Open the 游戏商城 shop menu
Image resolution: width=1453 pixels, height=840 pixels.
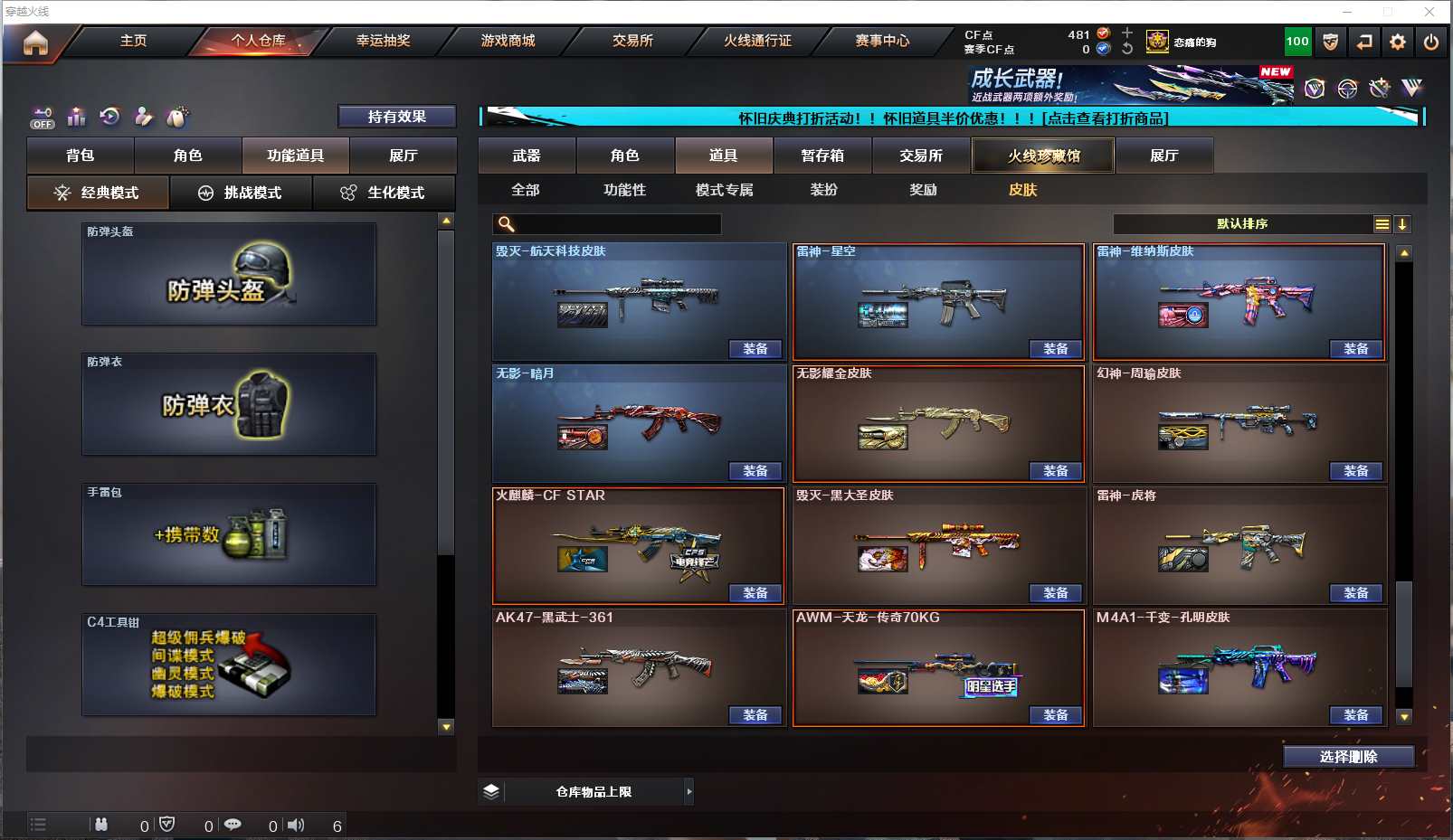pos(508,41)
